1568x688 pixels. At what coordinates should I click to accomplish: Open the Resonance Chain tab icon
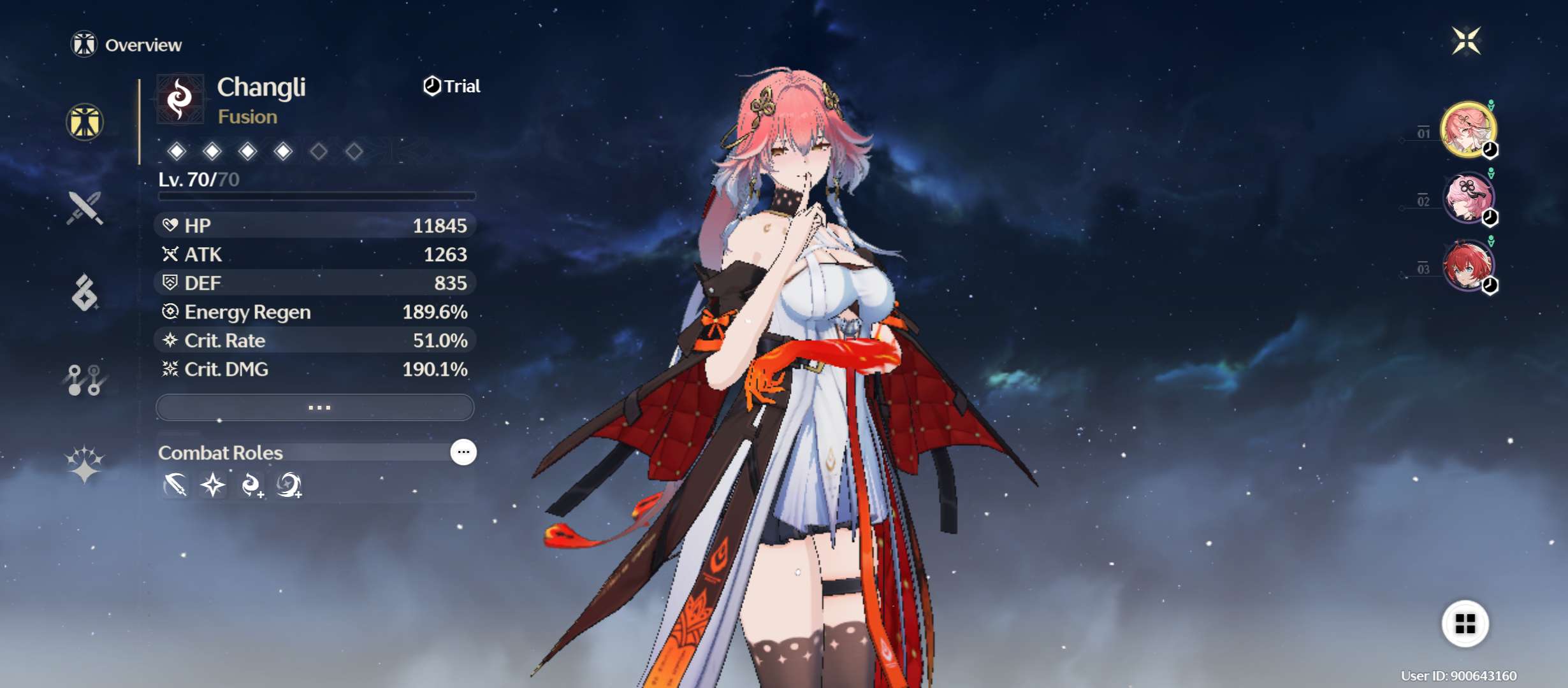tap(85, 464)
